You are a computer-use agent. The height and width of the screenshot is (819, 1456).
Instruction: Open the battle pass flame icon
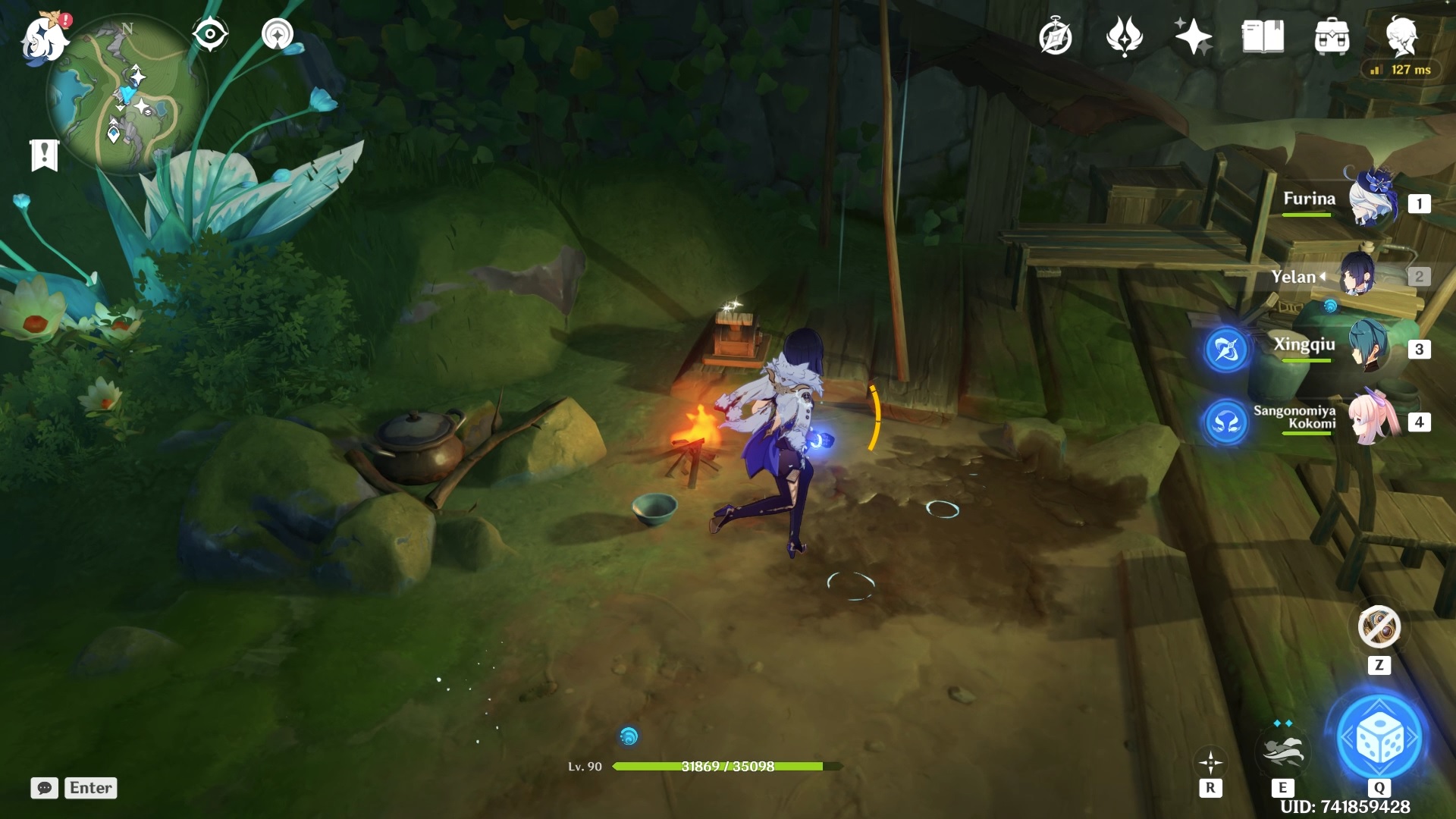(x=1124, y=36)
